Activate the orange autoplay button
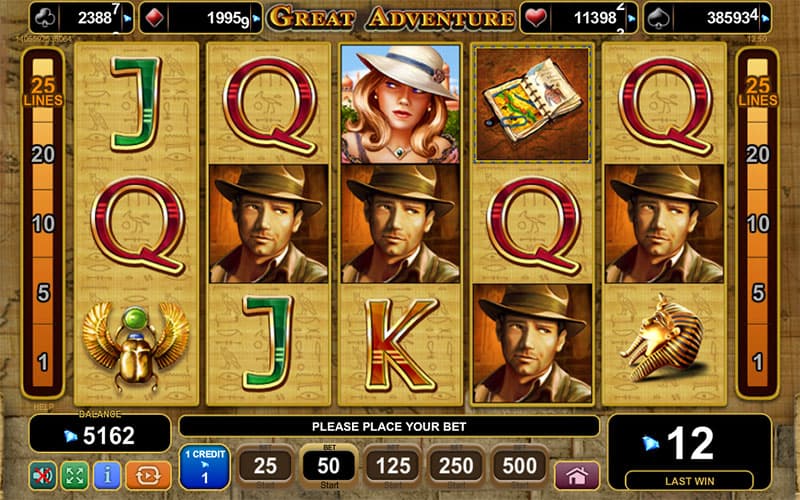800x500 pixels. tap(147, 474)
